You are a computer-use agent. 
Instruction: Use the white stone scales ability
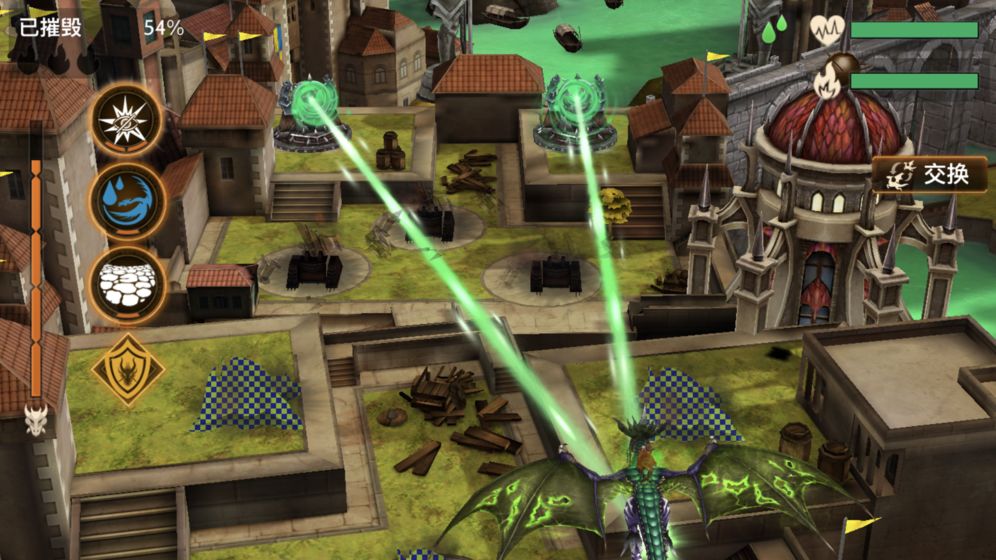point(127,283)
